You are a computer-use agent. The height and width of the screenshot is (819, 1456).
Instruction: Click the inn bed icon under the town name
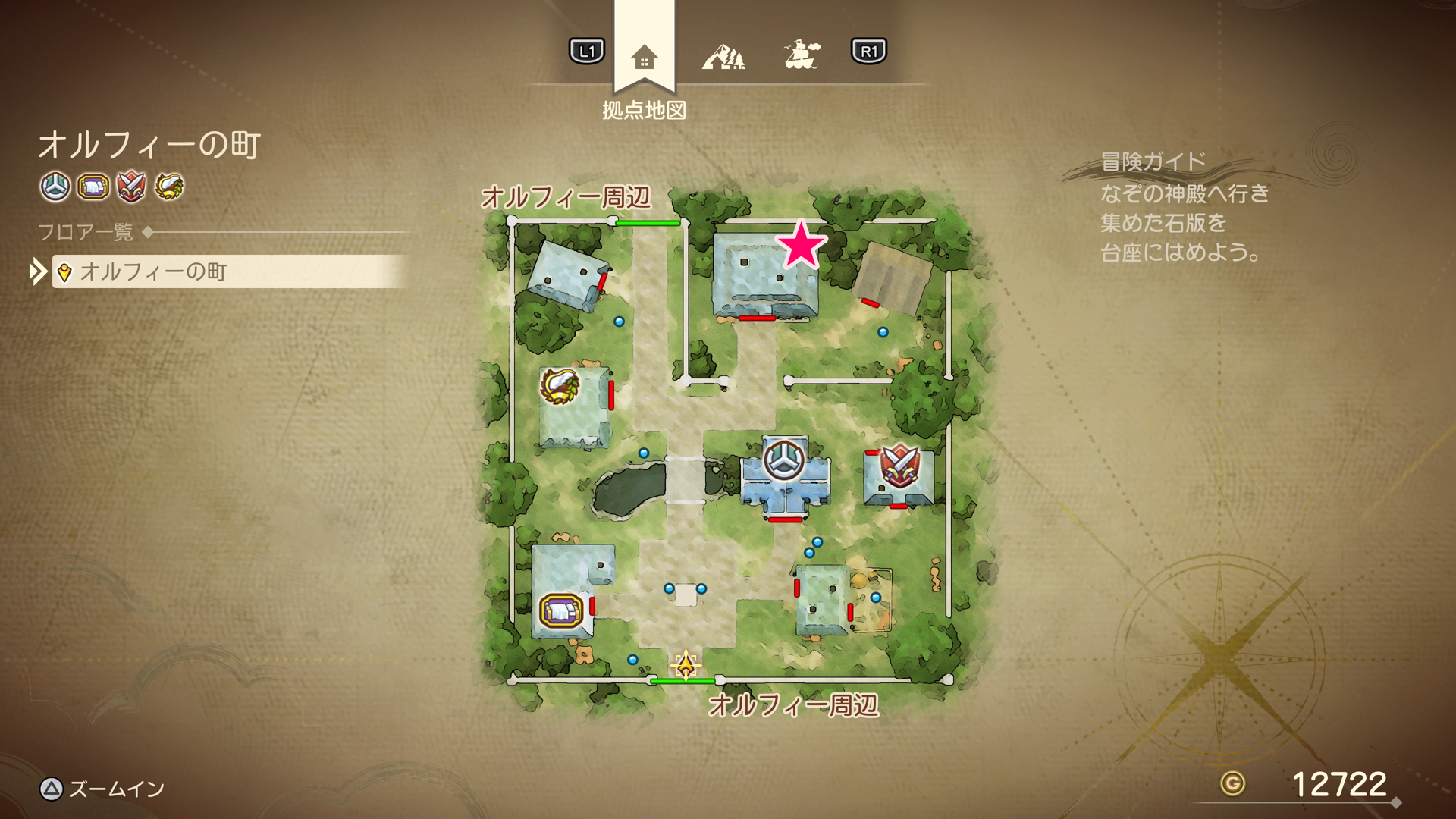(x=93, y=187)
